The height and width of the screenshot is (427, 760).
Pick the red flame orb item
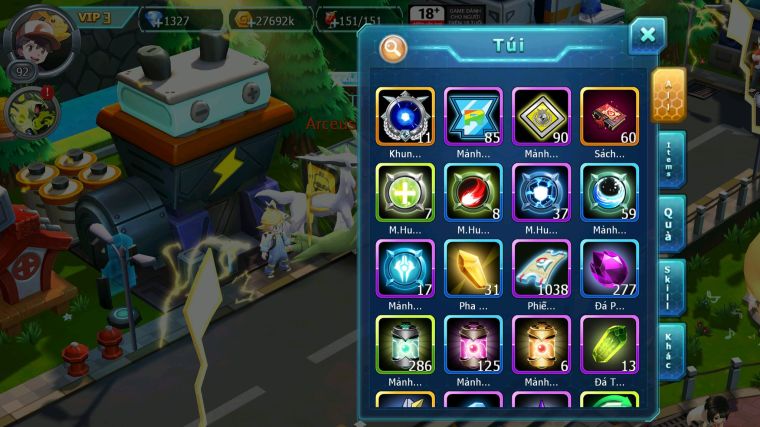473,193
